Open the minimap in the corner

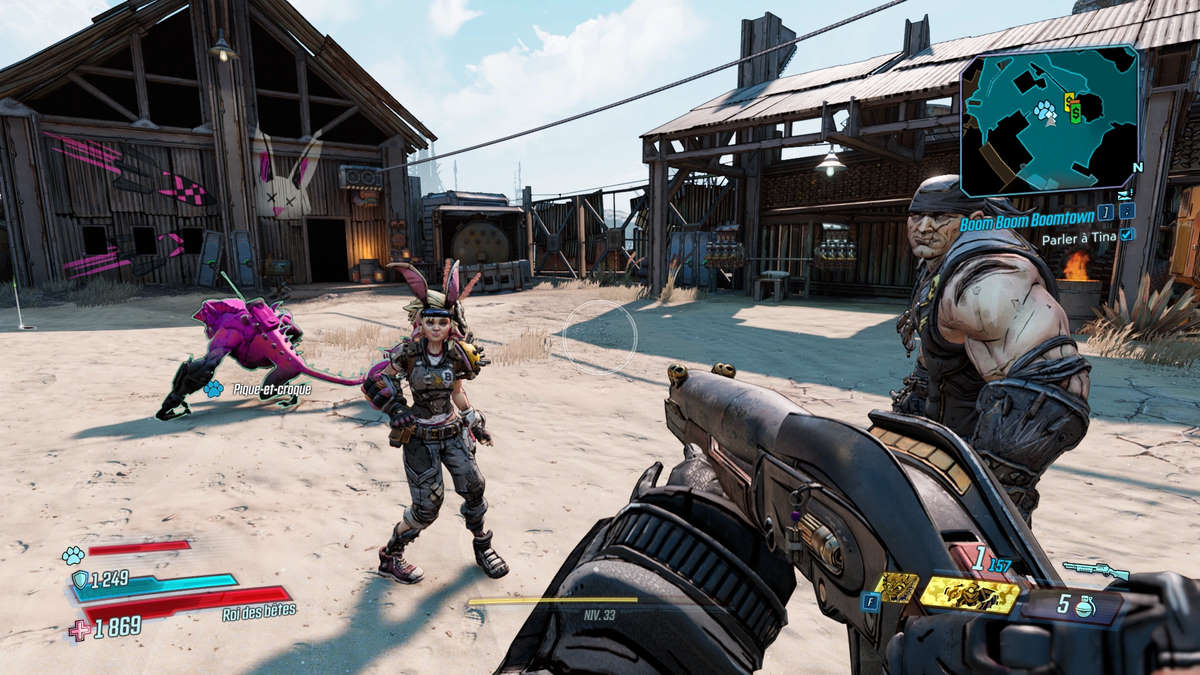coord(1049,119)
